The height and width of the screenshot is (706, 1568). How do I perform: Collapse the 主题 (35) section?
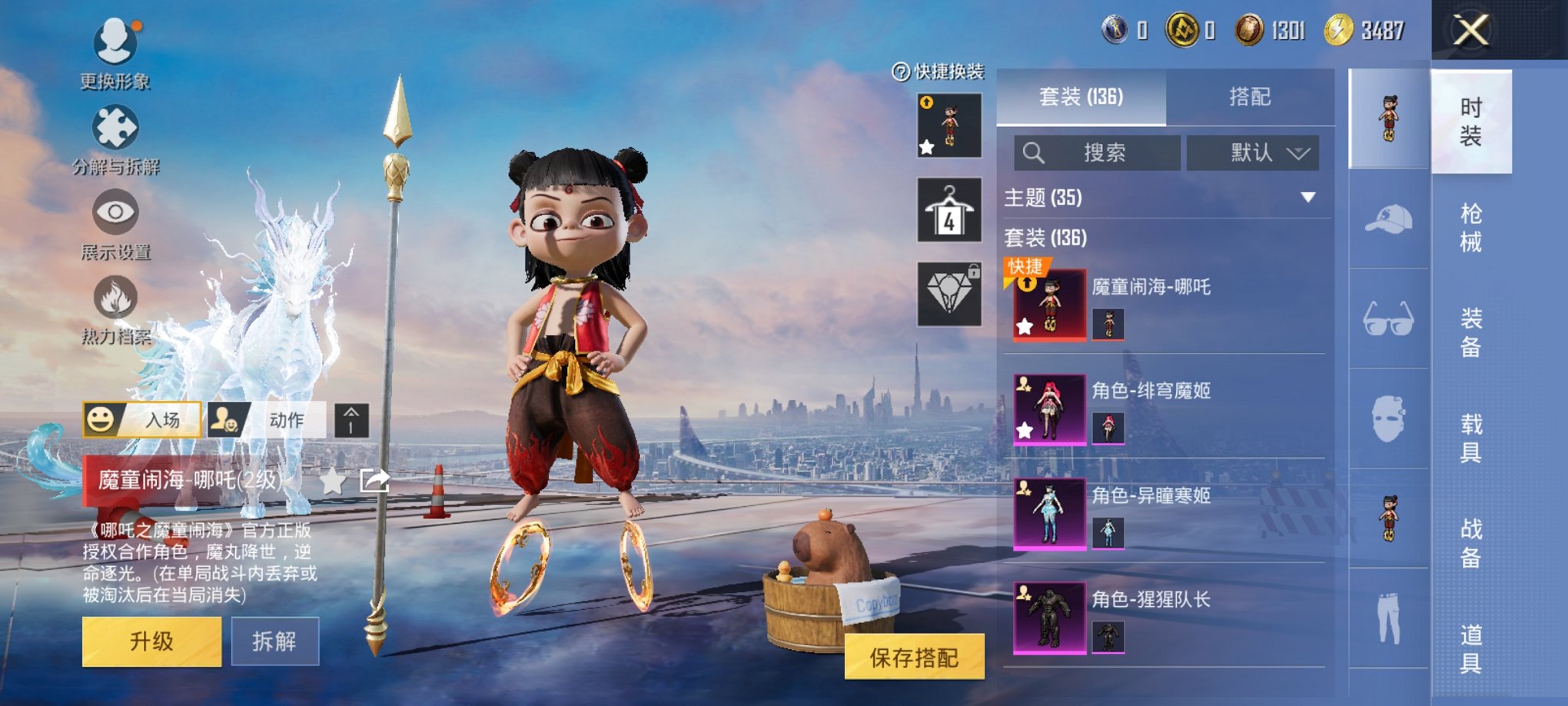click(x=1308, y=197)
